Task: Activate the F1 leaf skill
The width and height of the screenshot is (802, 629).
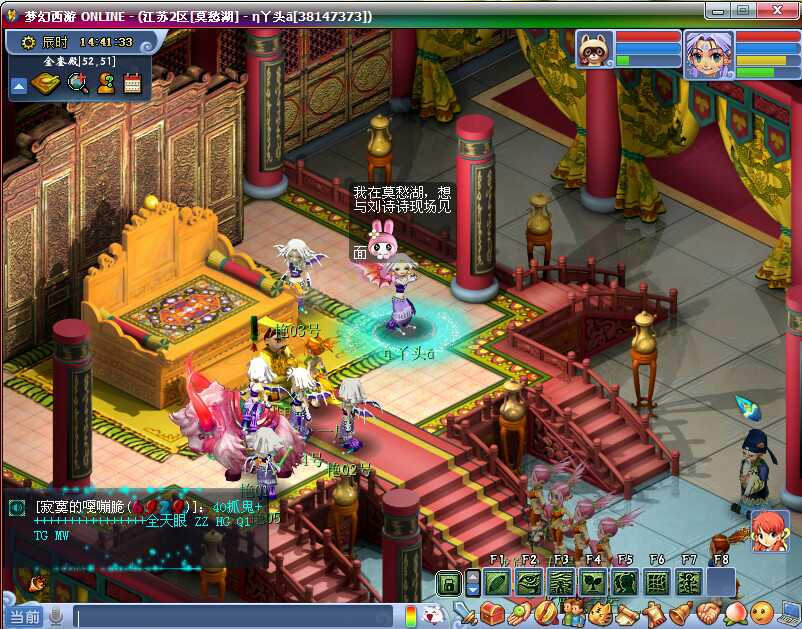Action: pos(497,583)
